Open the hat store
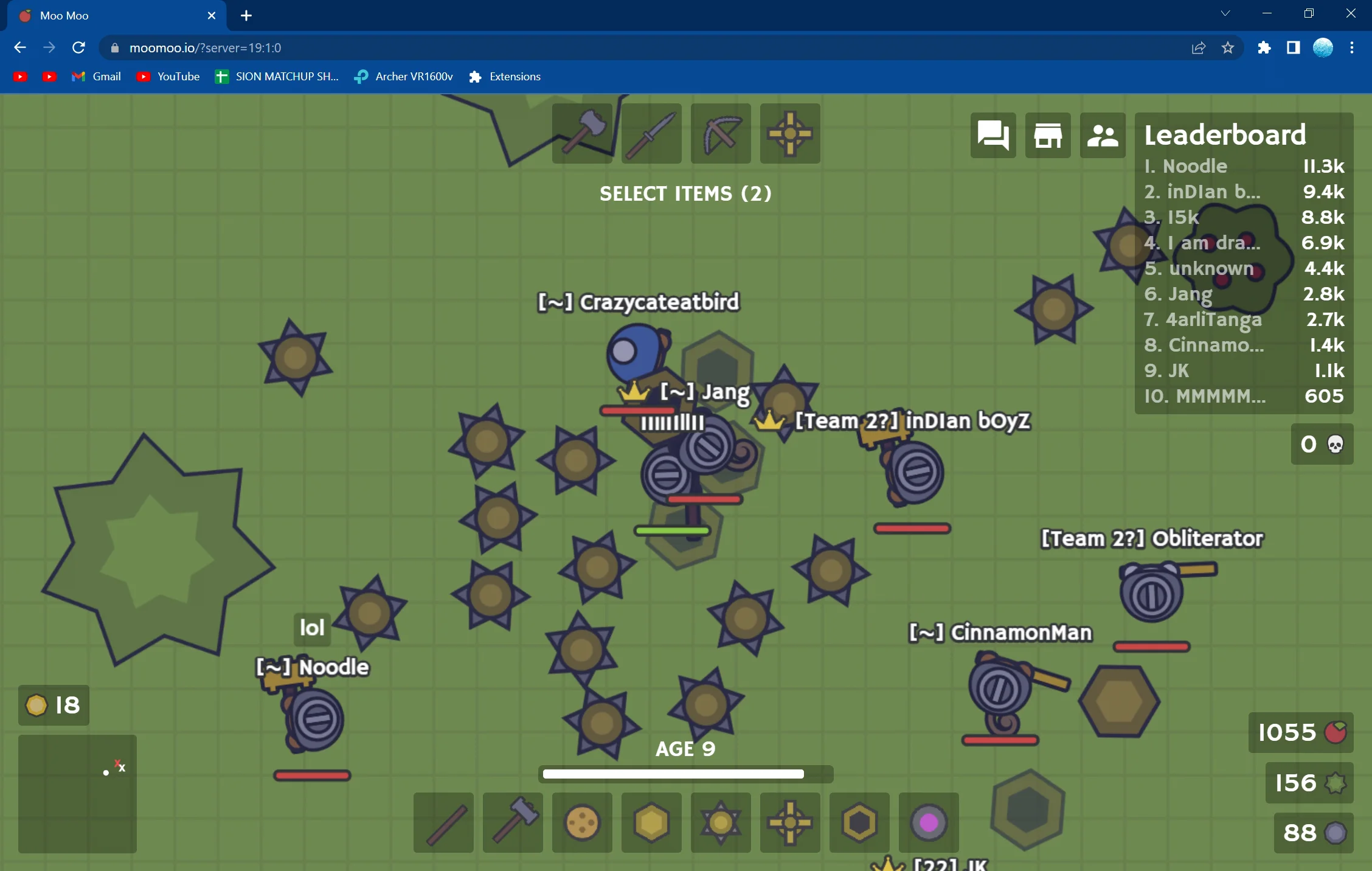This screenshot has width=1372, height=871. click(1048, 135)
